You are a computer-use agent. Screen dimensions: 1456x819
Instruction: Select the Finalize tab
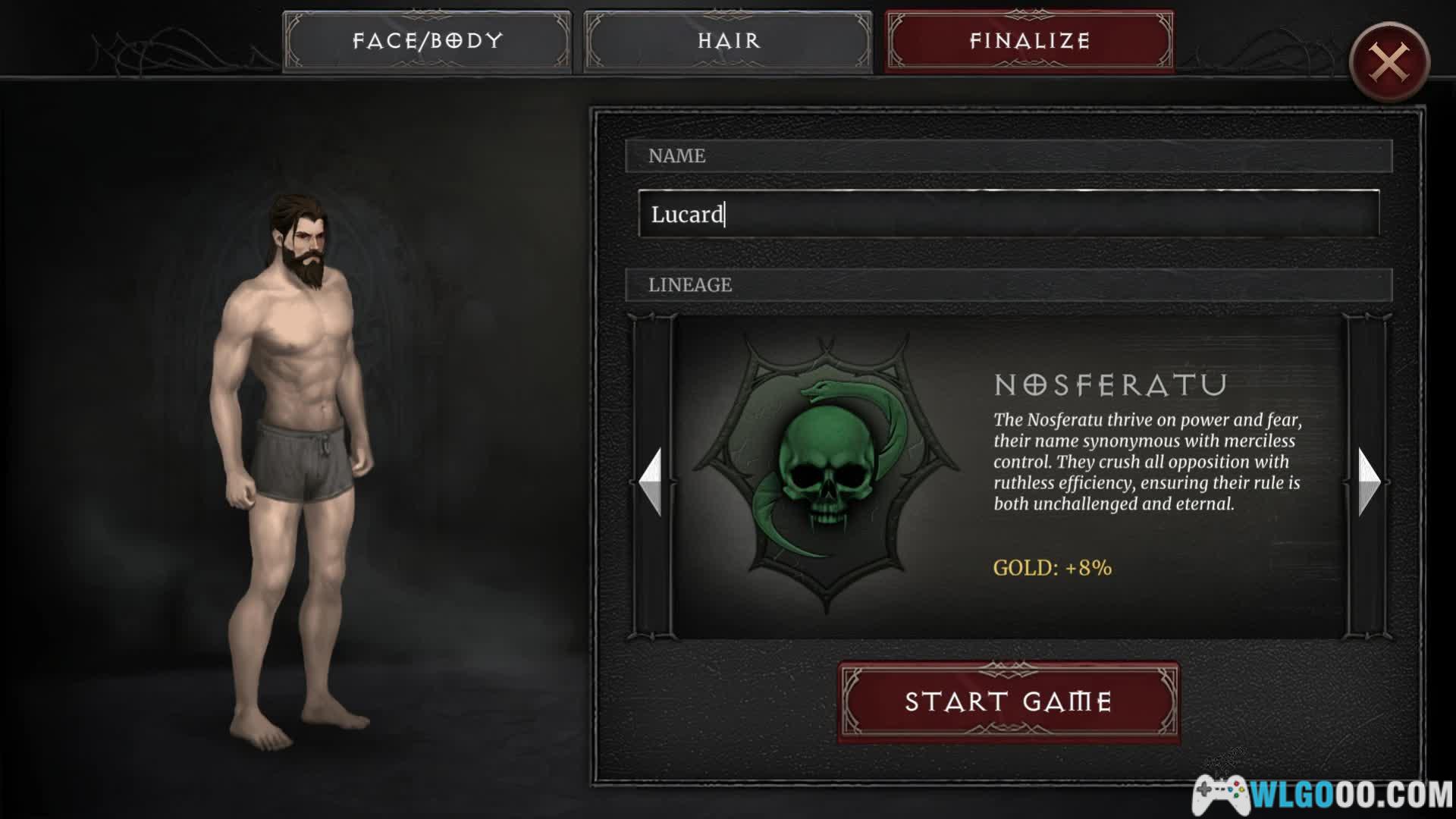1029,41
